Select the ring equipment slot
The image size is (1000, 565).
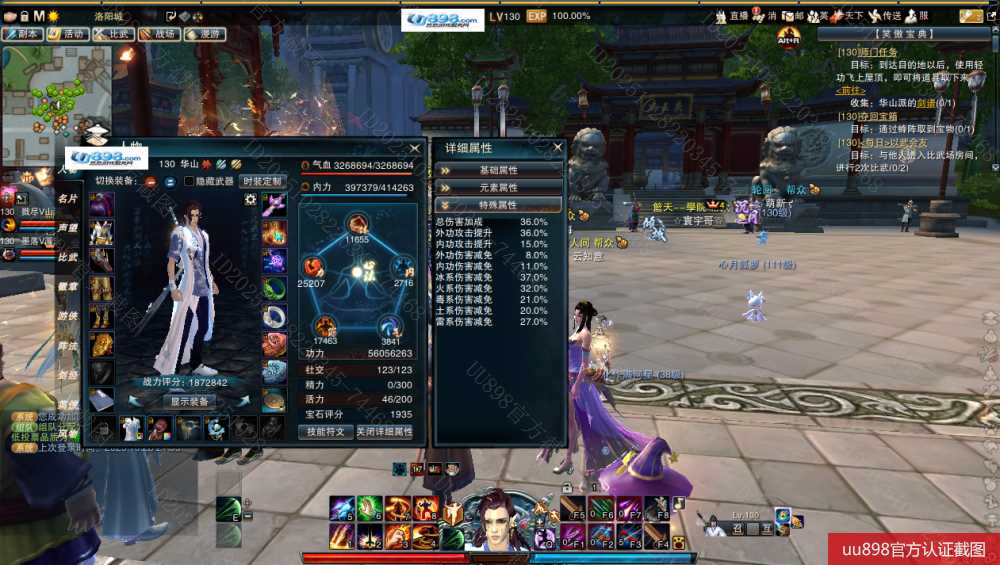click(x=274, y=317)
